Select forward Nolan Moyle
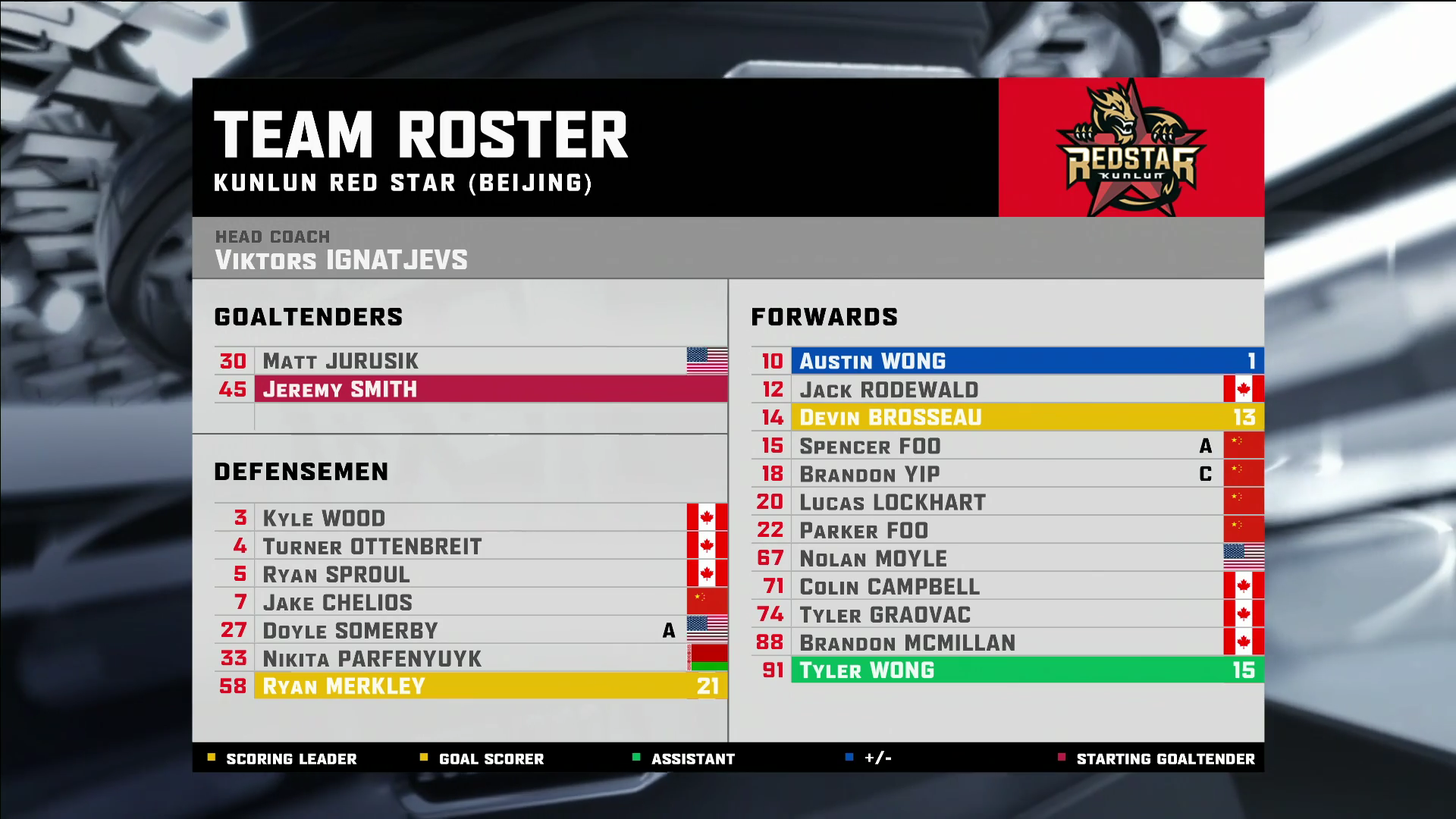The width and height of the screenshot is (1456, 819). tap(1009, 558)
